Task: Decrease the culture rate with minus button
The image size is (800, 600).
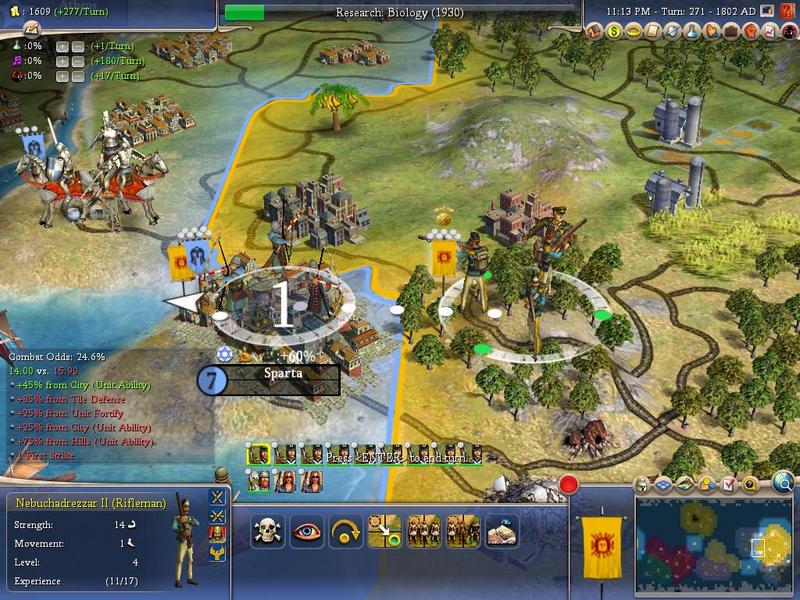Action: (78, 61)
